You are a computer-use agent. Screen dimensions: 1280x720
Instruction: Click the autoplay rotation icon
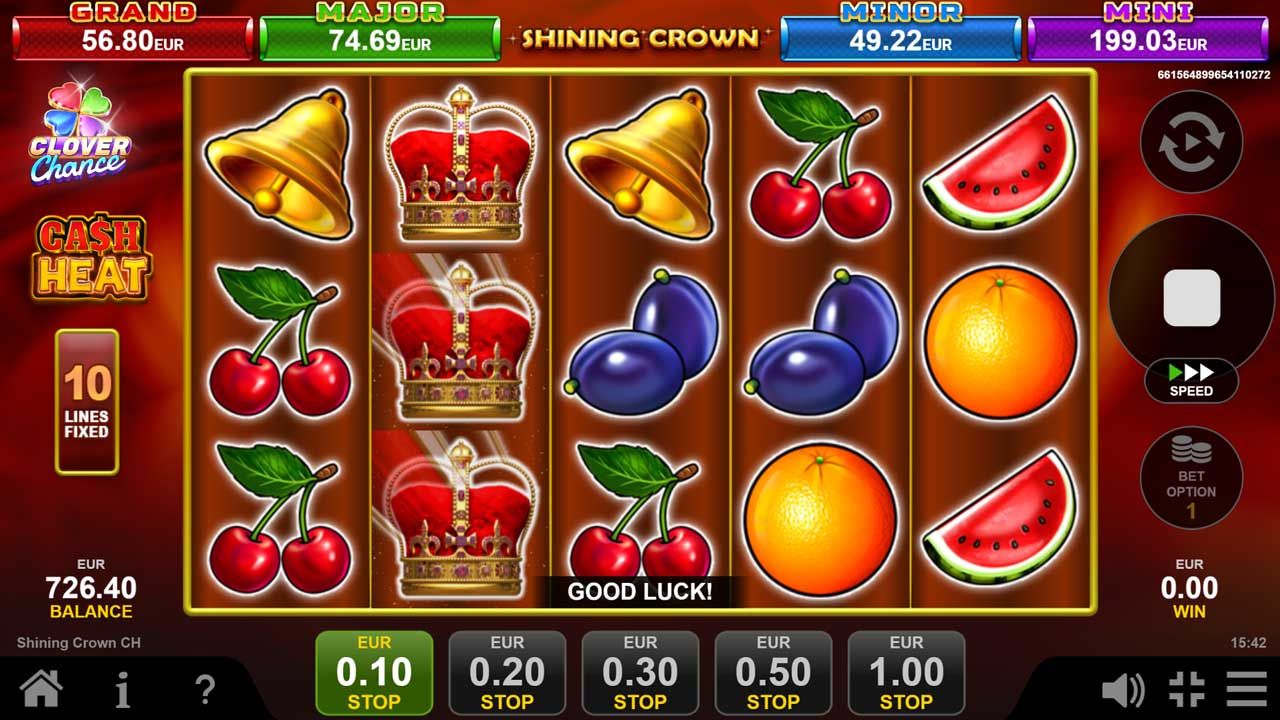click(1191, 142)
